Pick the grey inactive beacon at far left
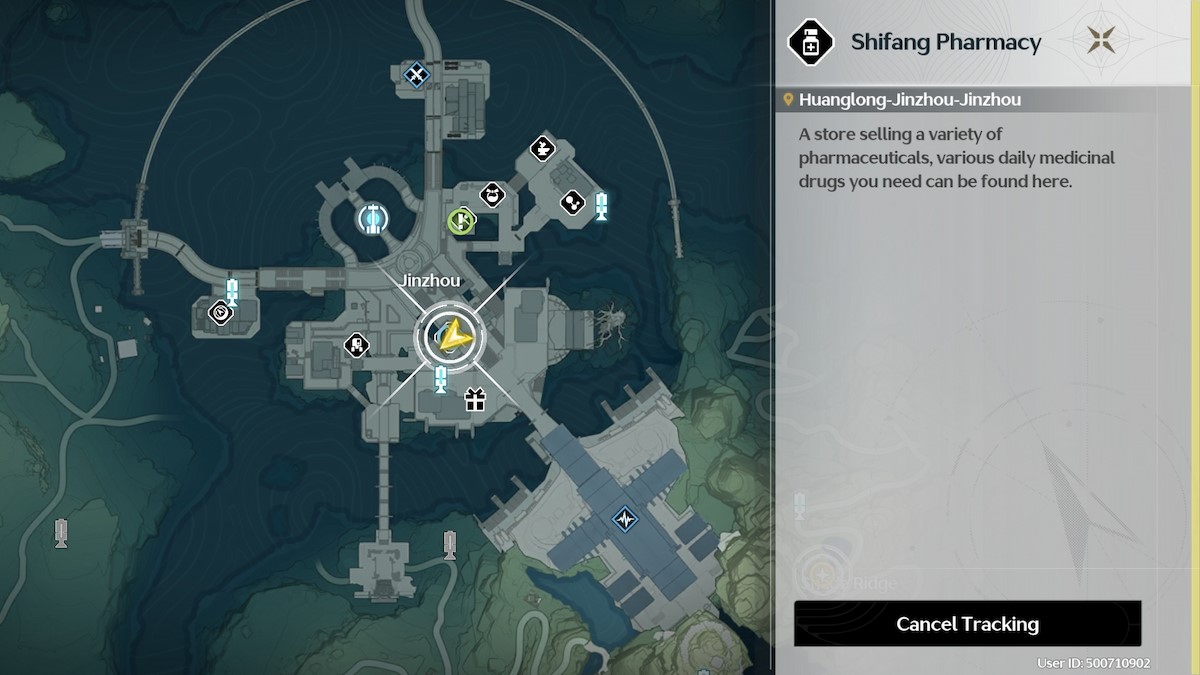 tap(61, 532)
